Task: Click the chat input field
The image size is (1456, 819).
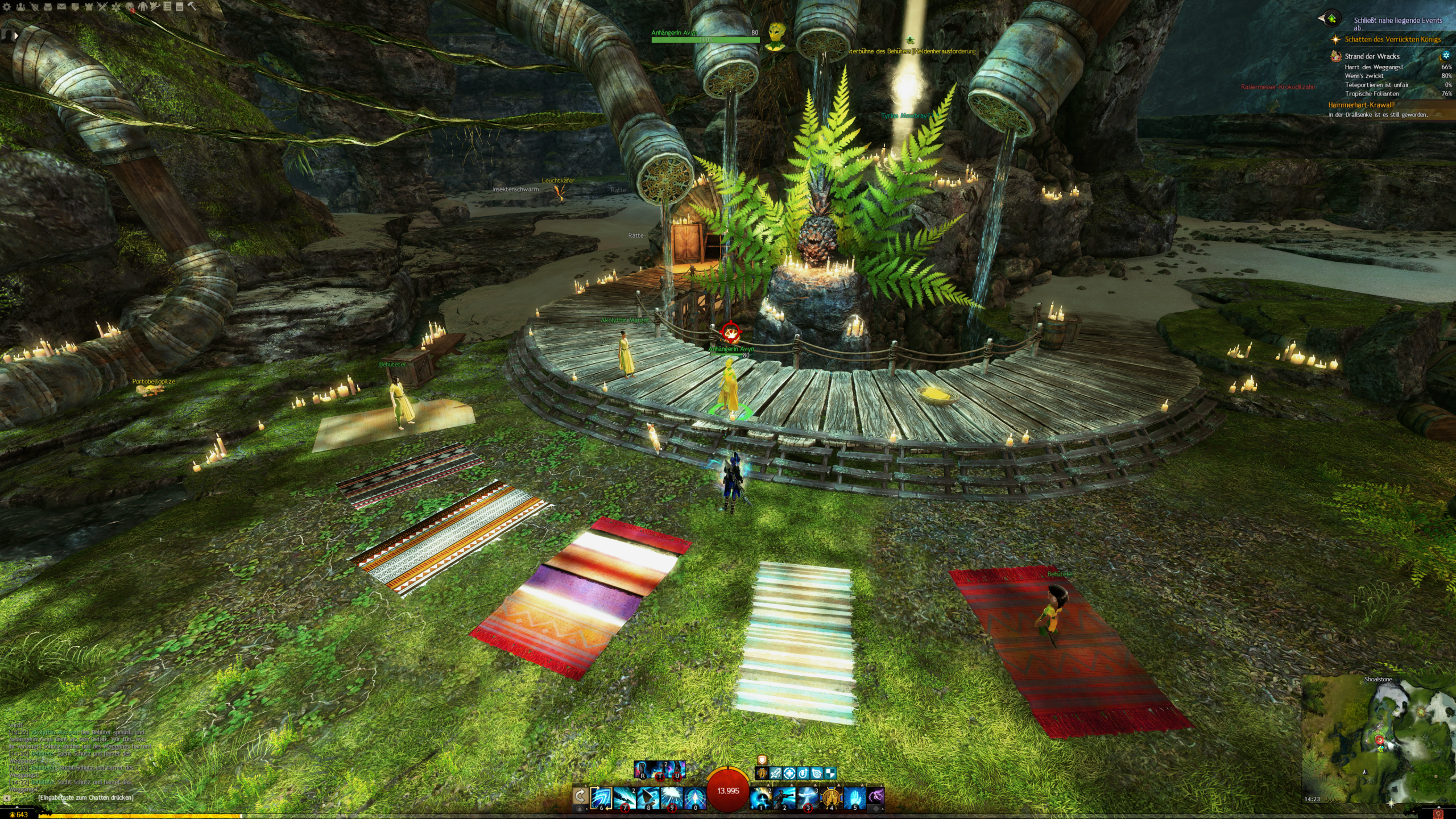Action: click(x=85, y=797)
